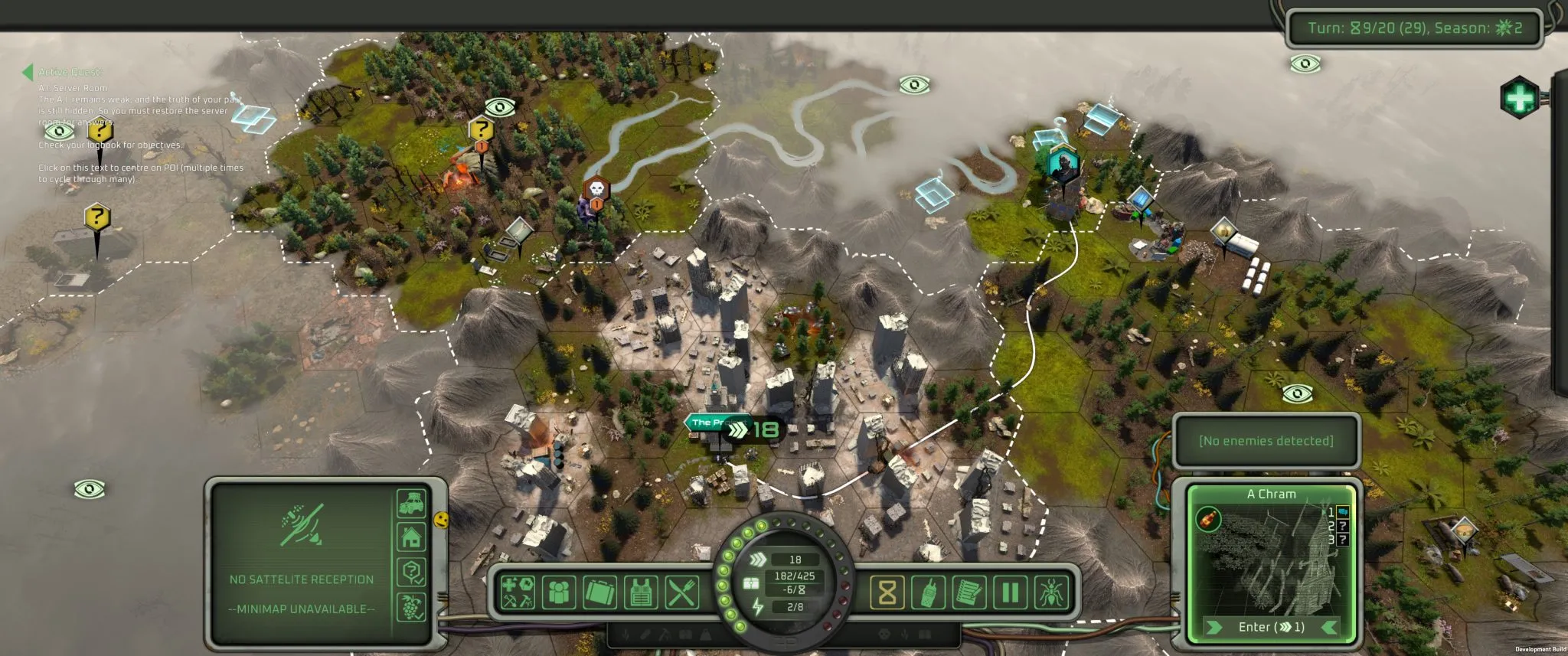
Task: Click the hourglass end turn button
Action: point(887,592)
